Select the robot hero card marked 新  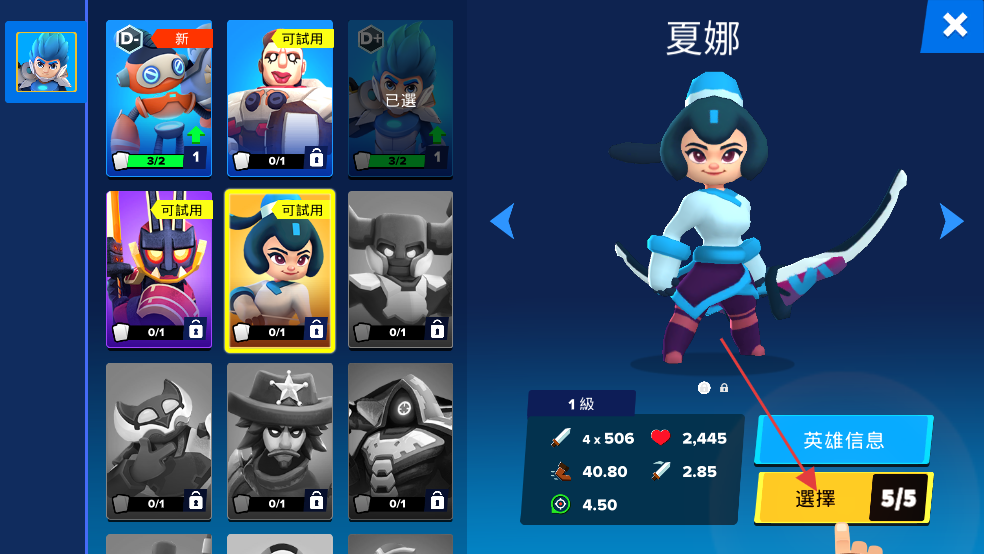point(159,96)
